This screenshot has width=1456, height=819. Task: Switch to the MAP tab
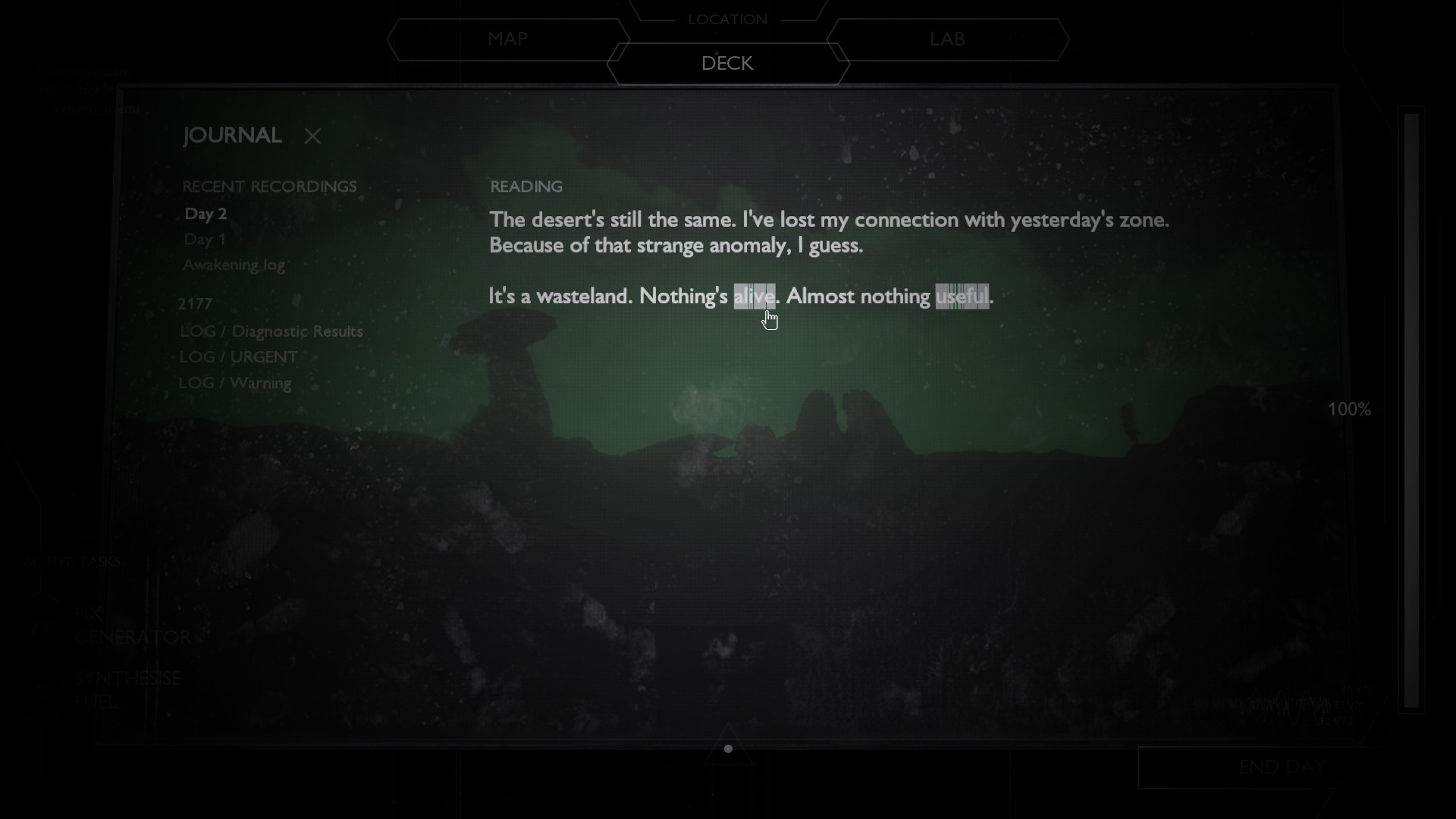509,39
